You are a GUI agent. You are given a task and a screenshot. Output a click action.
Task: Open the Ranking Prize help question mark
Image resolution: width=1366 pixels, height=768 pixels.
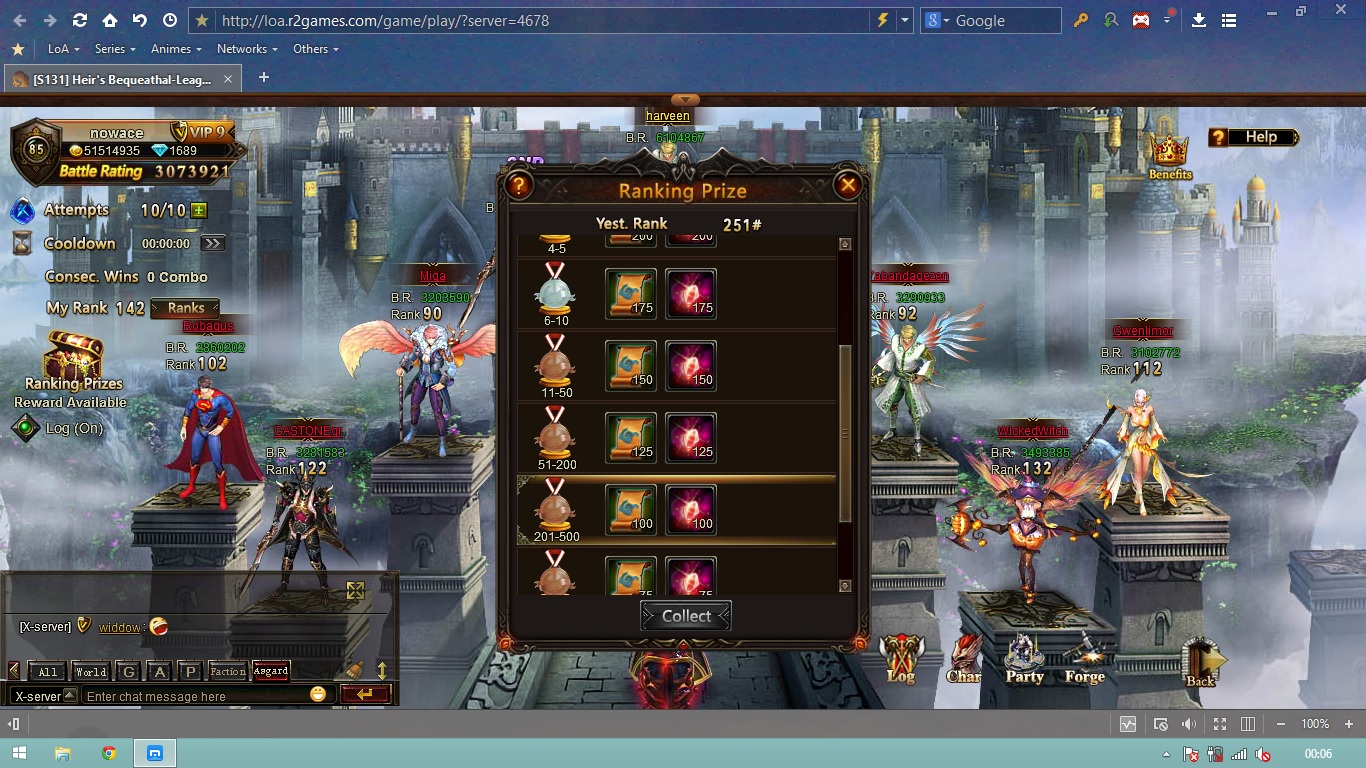coord(518,185)
